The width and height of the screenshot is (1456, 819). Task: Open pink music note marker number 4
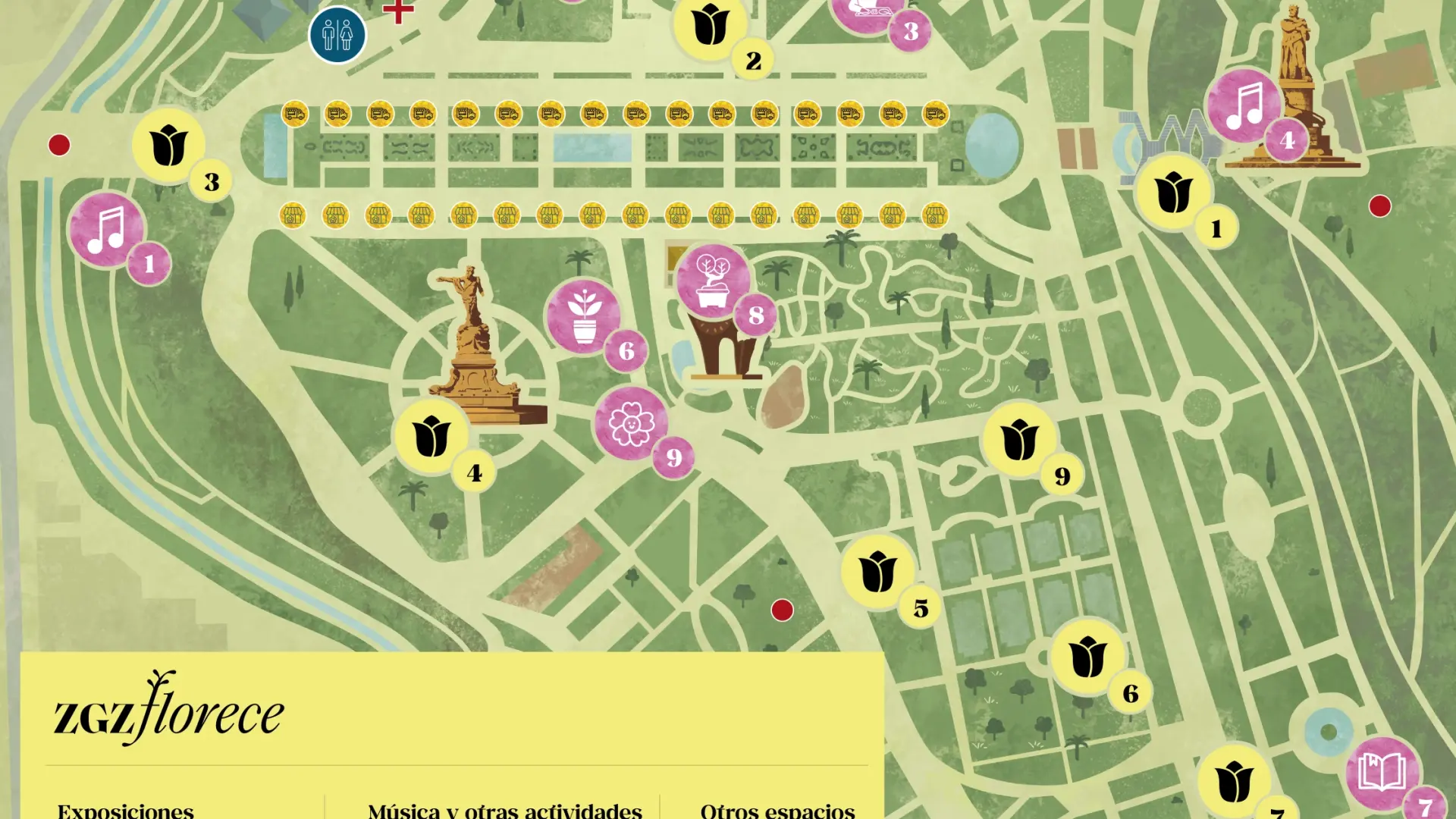(1244, 106)
